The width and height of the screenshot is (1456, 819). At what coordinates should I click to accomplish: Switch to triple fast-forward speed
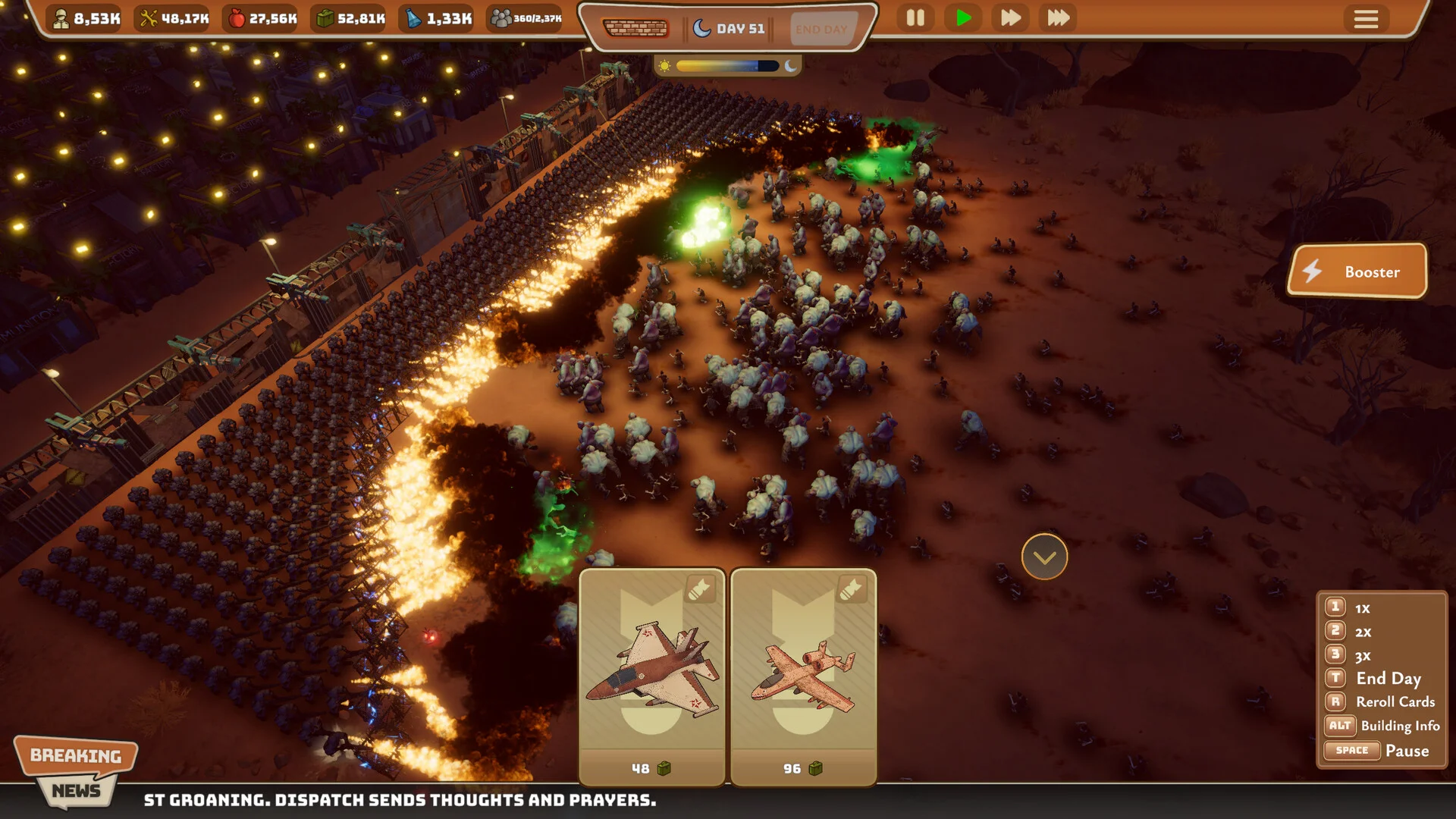(x=1058, y=18)
